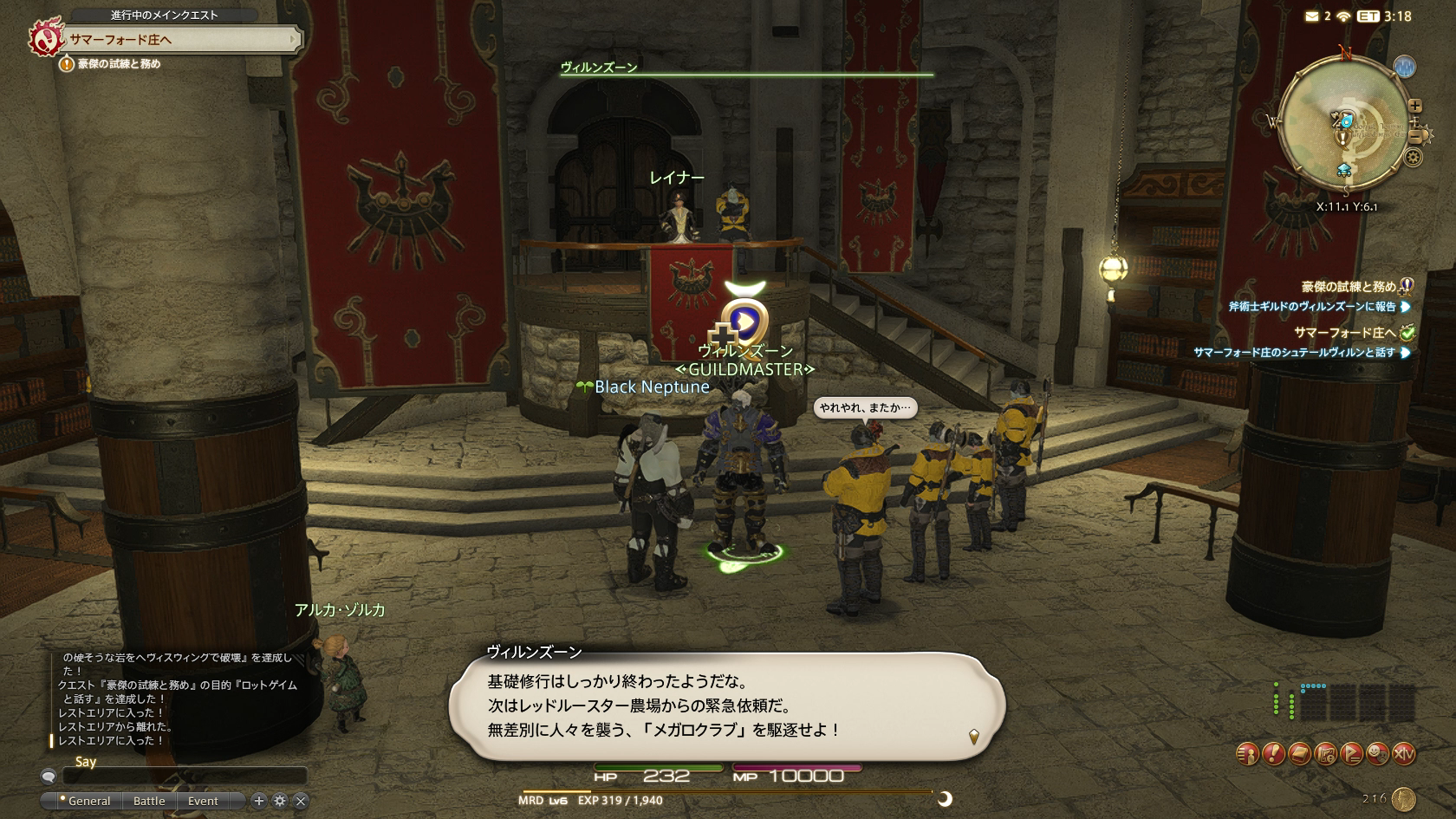Switch to the Event chat tab
1456x819 pixels.
pyautogui.click(x=203, y=801)
